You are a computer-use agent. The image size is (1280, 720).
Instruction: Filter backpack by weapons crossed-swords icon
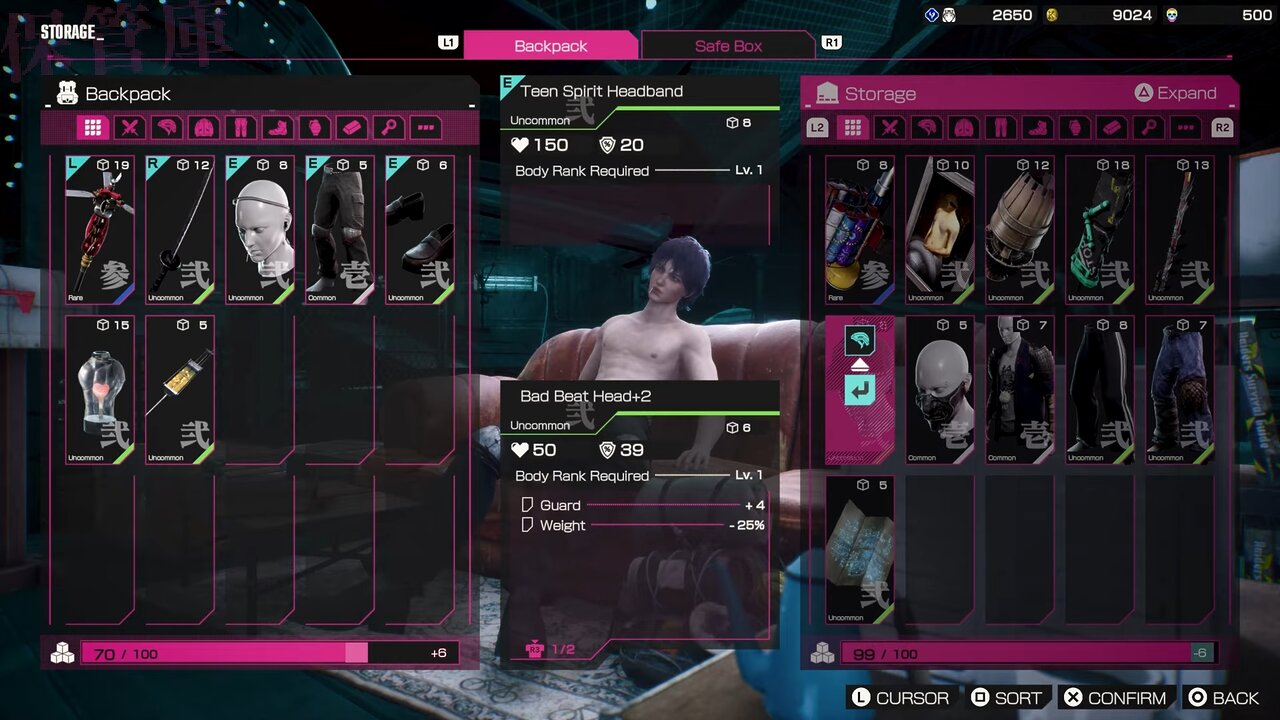[130, 128]
